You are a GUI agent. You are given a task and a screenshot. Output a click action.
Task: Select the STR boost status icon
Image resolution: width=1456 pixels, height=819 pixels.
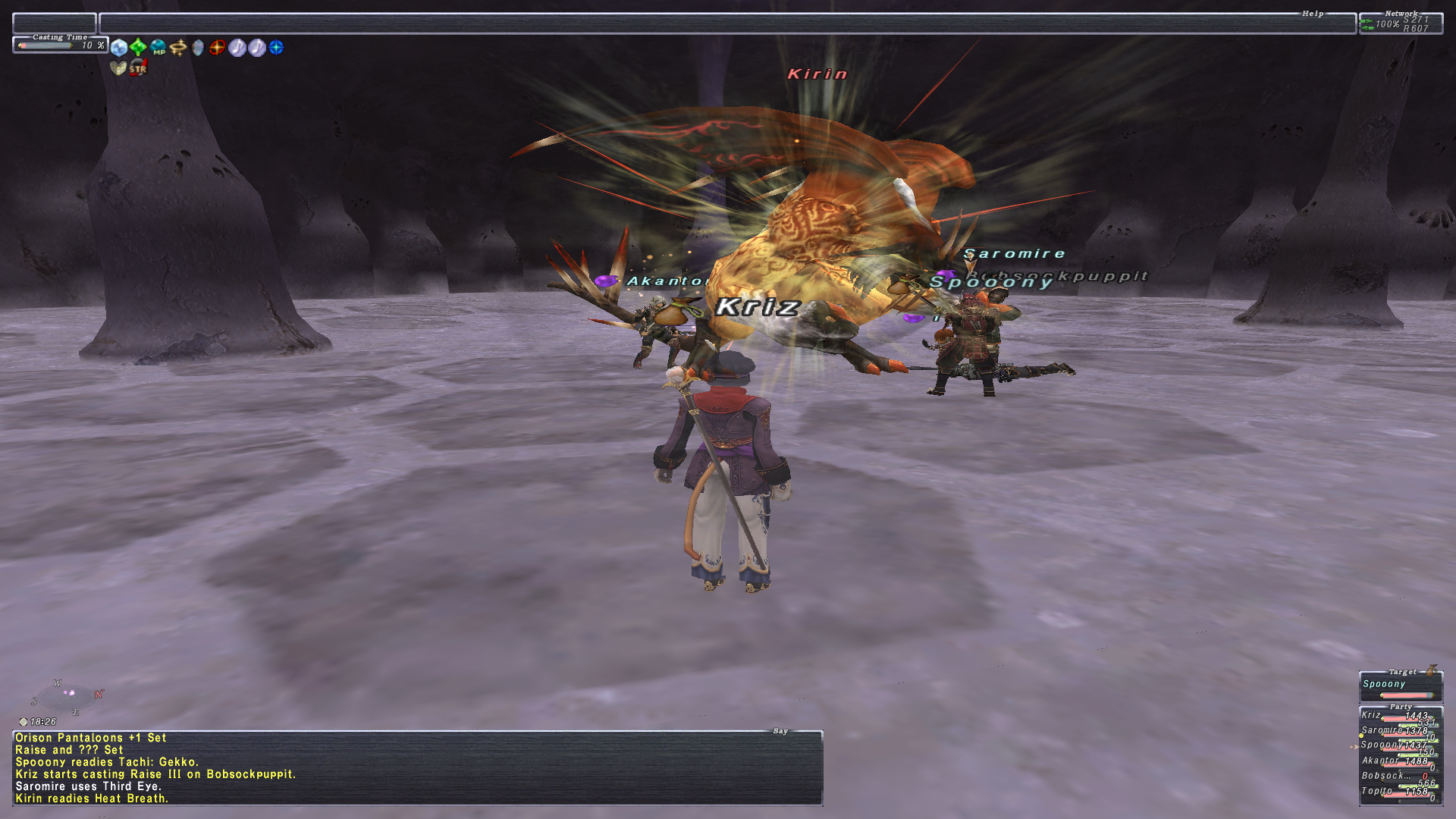point(138,68)
